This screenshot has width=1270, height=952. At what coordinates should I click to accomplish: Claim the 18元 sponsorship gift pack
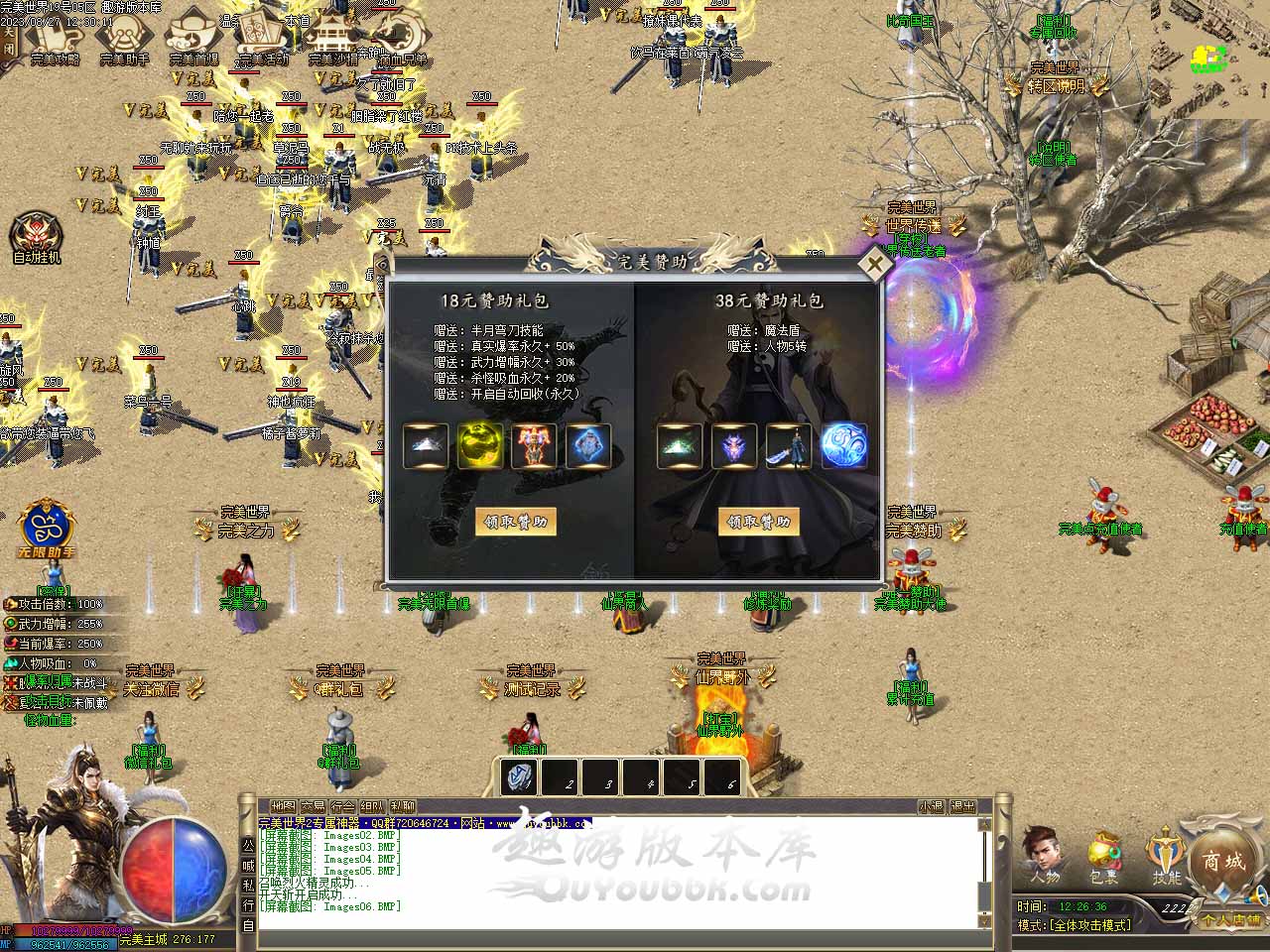[x=516, y=522]
